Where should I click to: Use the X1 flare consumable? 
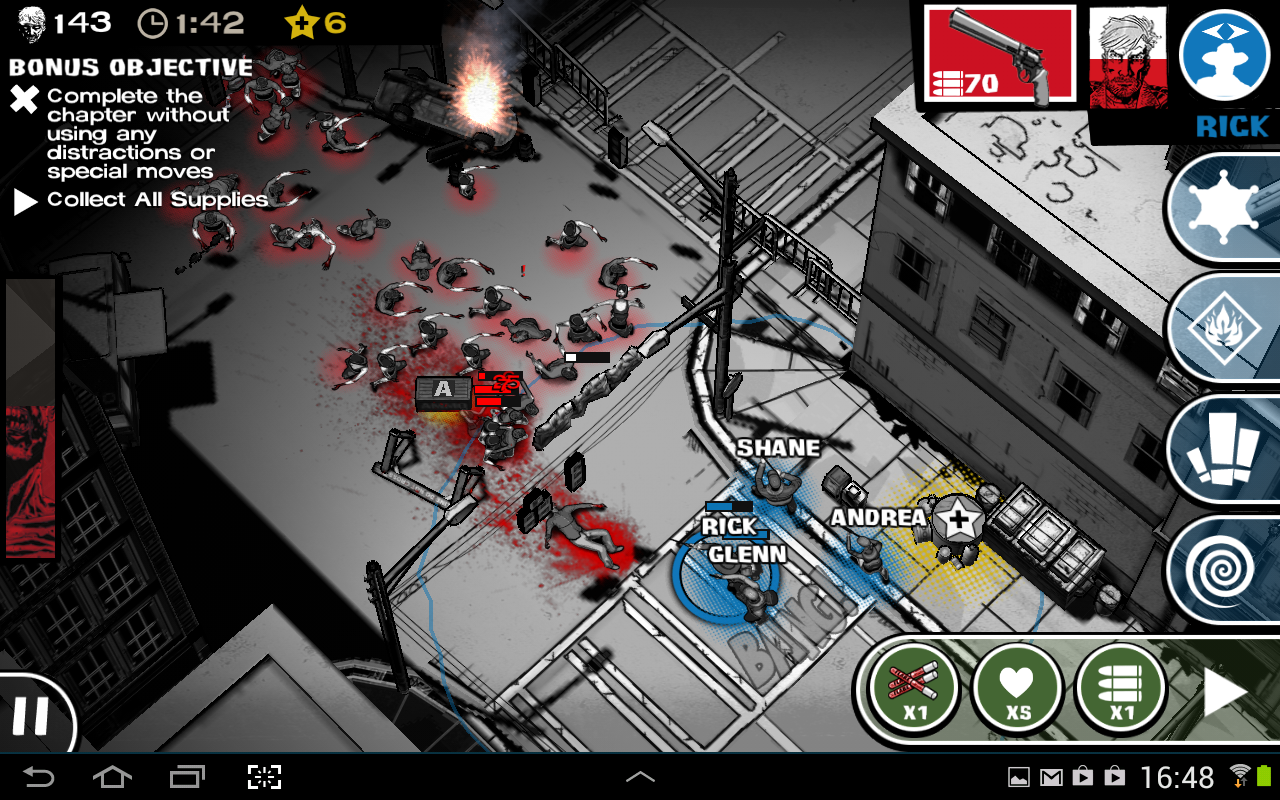(911, 688)
